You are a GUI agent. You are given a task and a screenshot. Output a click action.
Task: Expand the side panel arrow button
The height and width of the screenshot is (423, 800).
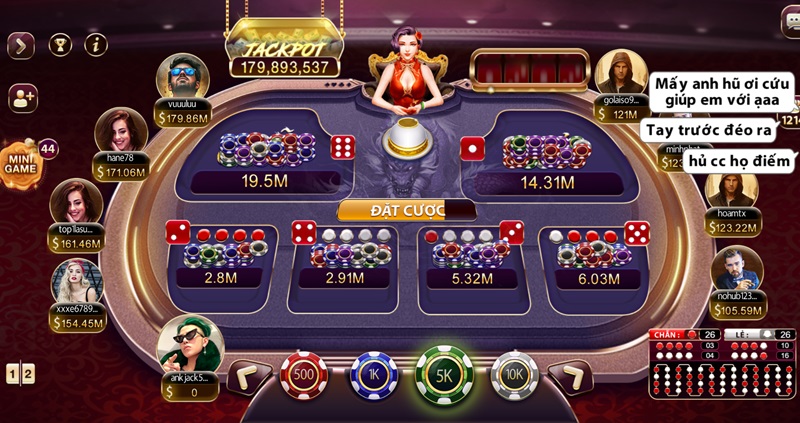(x=21, y=44)
